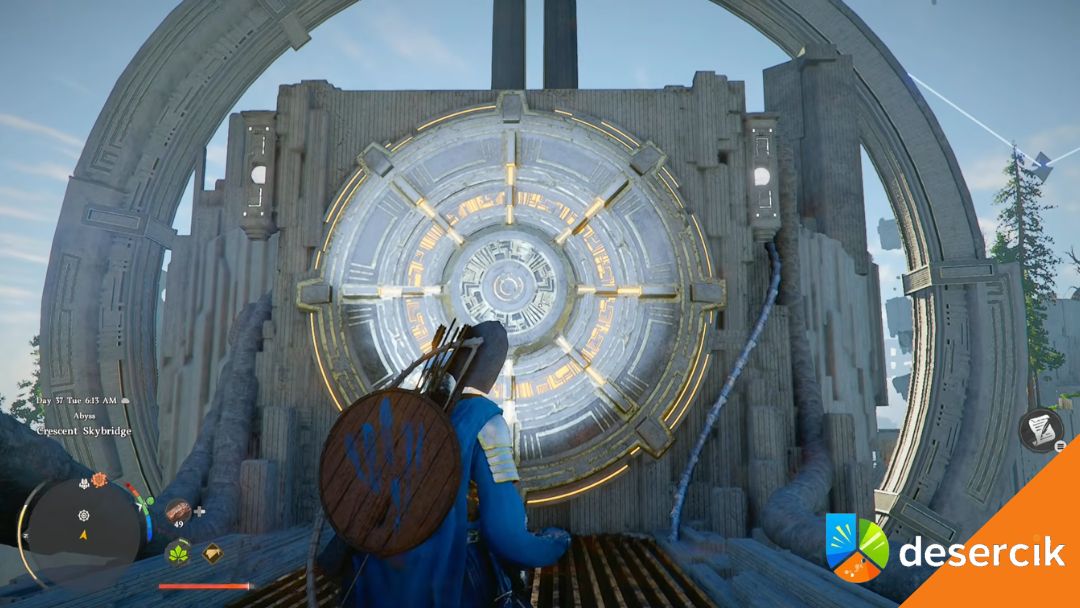The image size is (1080, 608).
Task: Select the gold diamond tool icon
Action: tap(212, 552)
